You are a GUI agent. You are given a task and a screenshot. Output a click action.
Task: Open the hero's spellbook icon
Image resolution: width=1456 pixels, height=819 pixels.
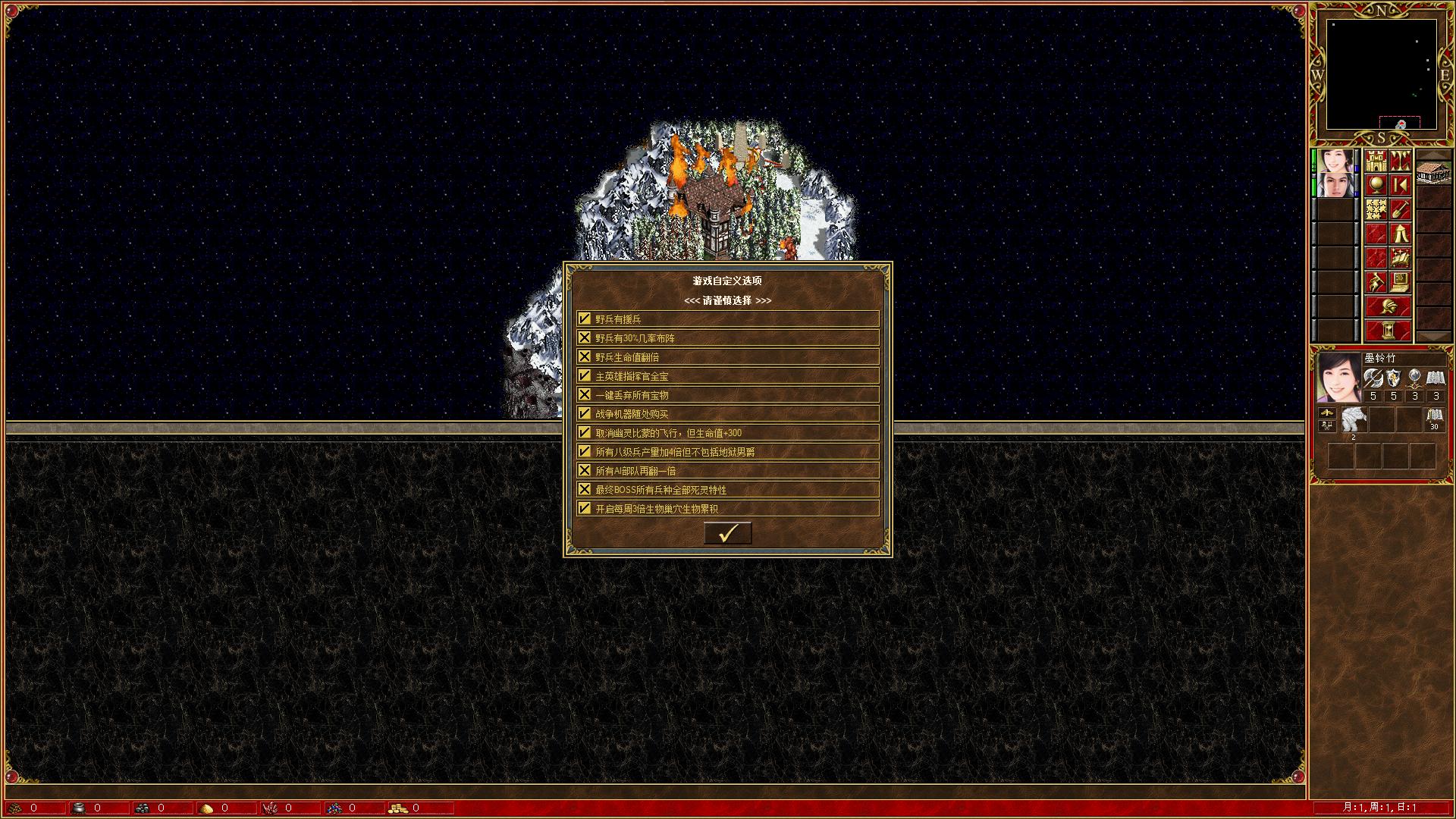[1401, 259]
